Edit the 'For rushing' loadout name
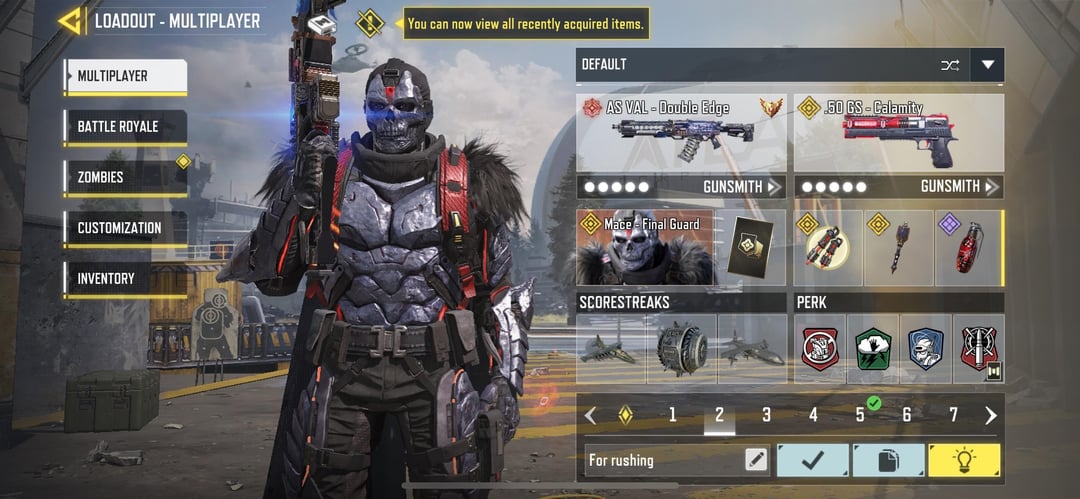Viewport: 1080px width, 499px height. pyautogui.click(x=756, y=460)
